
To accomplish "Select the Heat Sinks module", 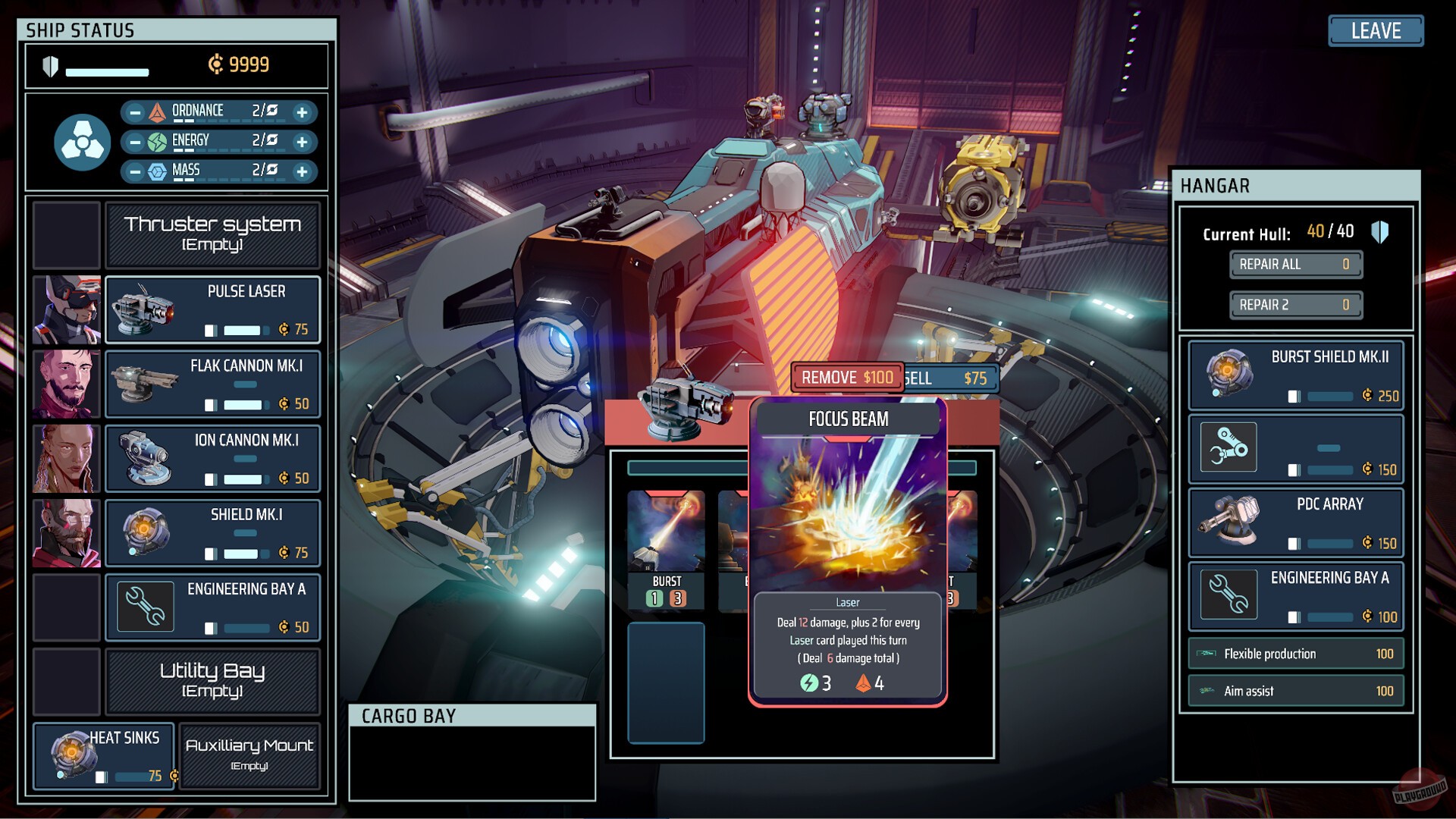I will [x=104, y=756].
